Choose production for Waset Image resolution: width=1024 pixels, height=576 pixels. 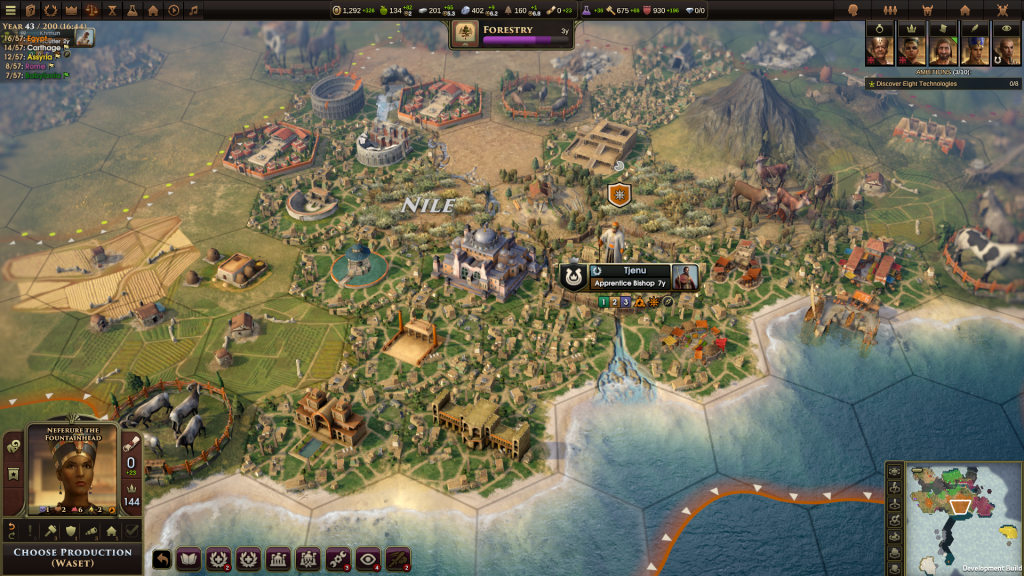[72, 557]
